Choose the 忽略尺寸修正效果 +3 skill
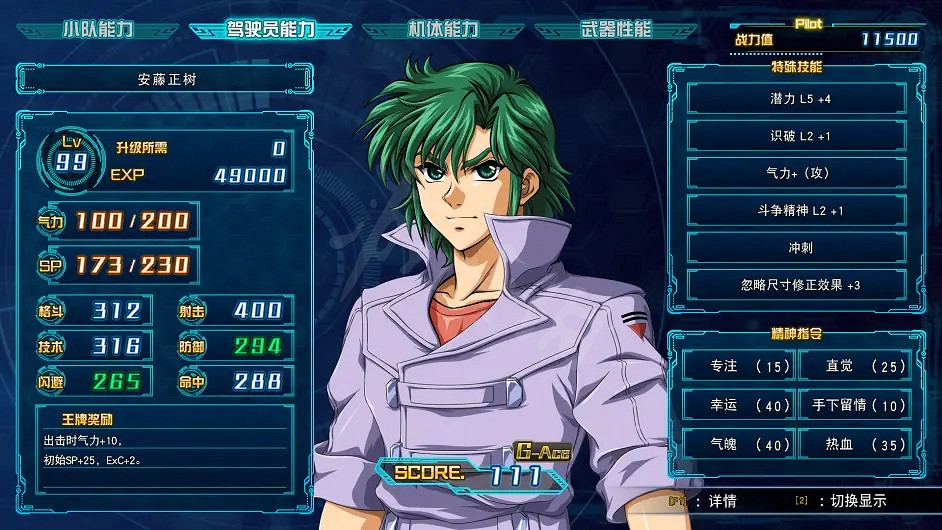Viewport: 942px width, 530px height. tap(796, 285)
